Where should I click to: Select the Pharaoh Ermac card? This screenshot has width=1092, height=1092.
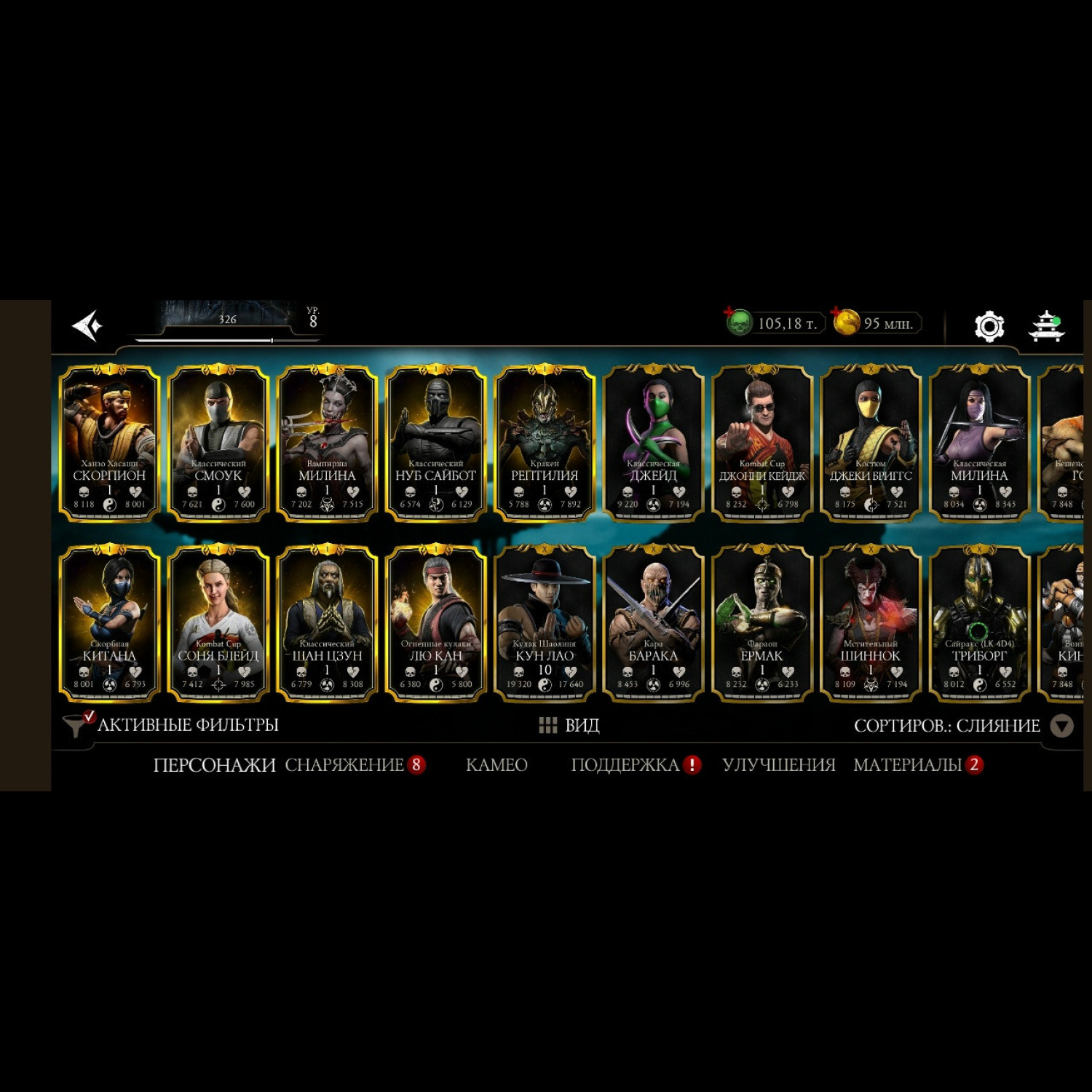click(x=762, y=623)
